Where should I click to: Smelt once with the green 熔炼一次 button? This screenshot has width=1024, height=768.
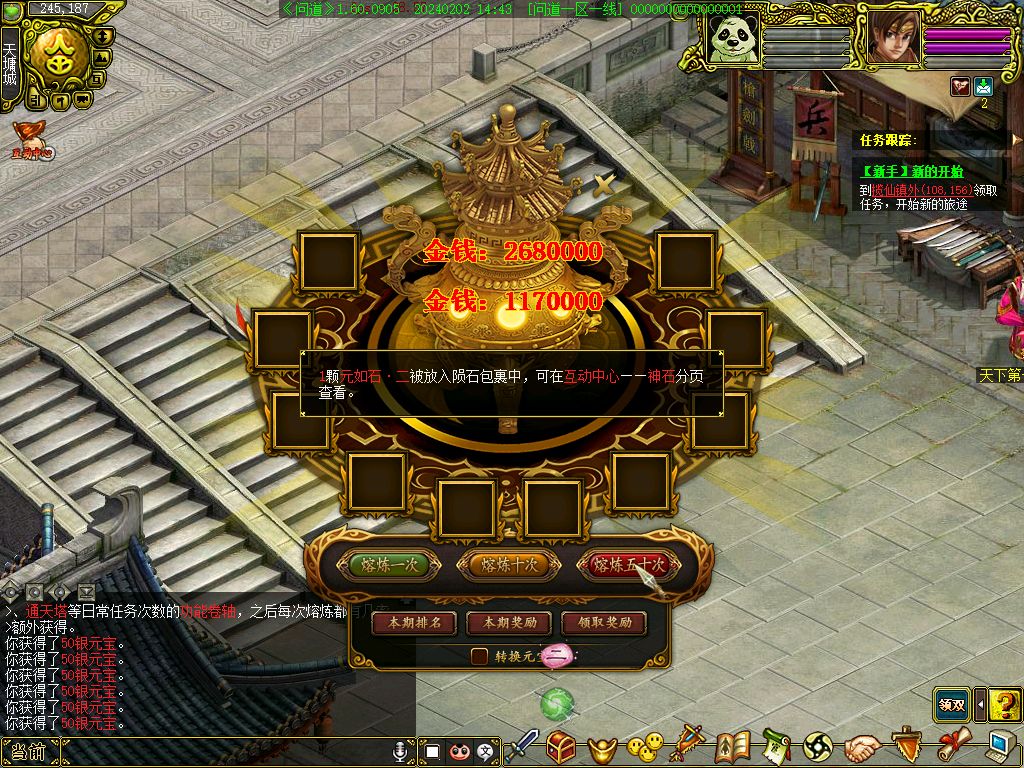click(389, 565)
